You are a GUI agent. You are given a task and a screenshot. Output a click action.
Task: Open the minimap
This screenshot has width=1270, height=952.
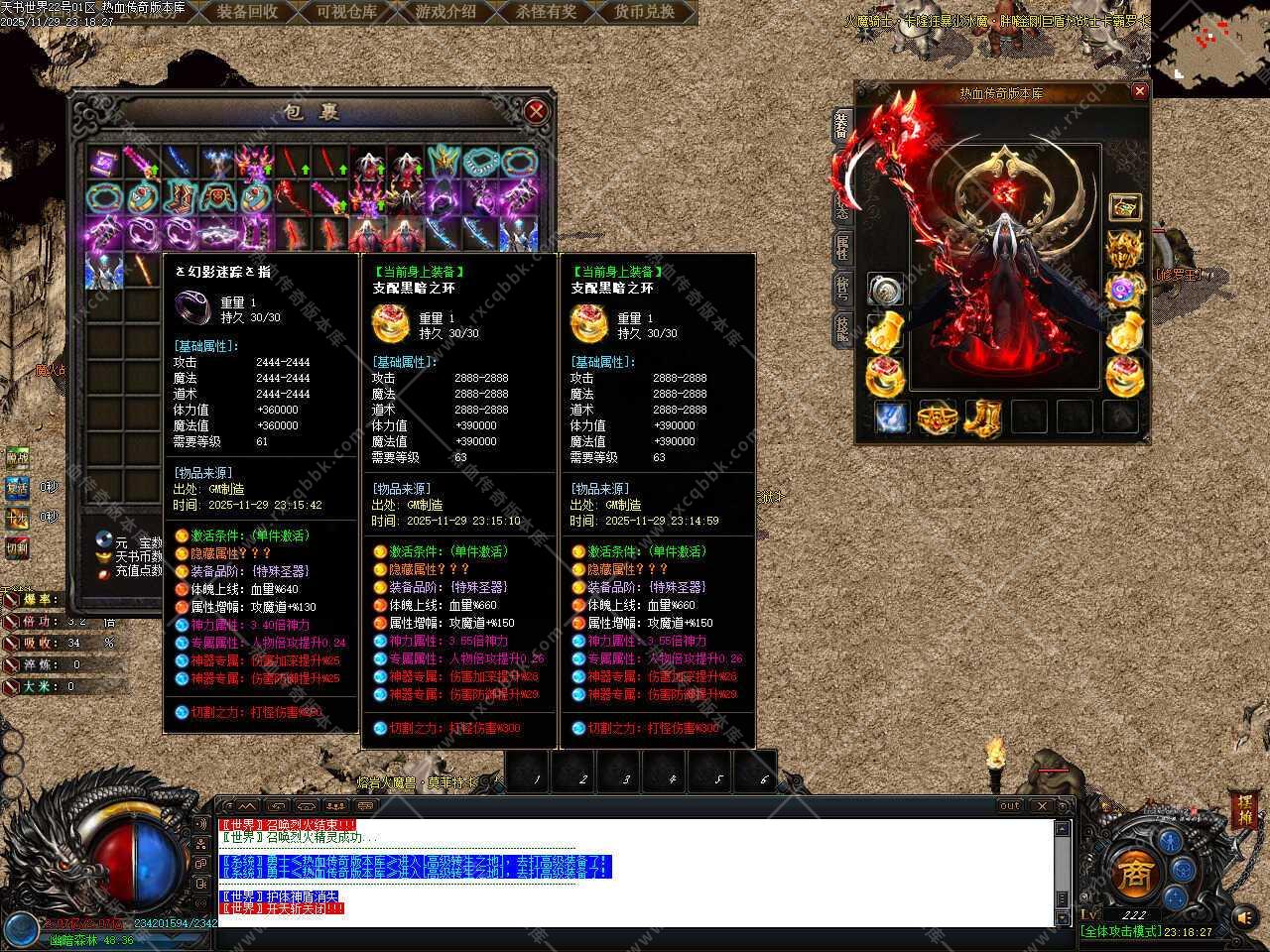pos(1209,40)
